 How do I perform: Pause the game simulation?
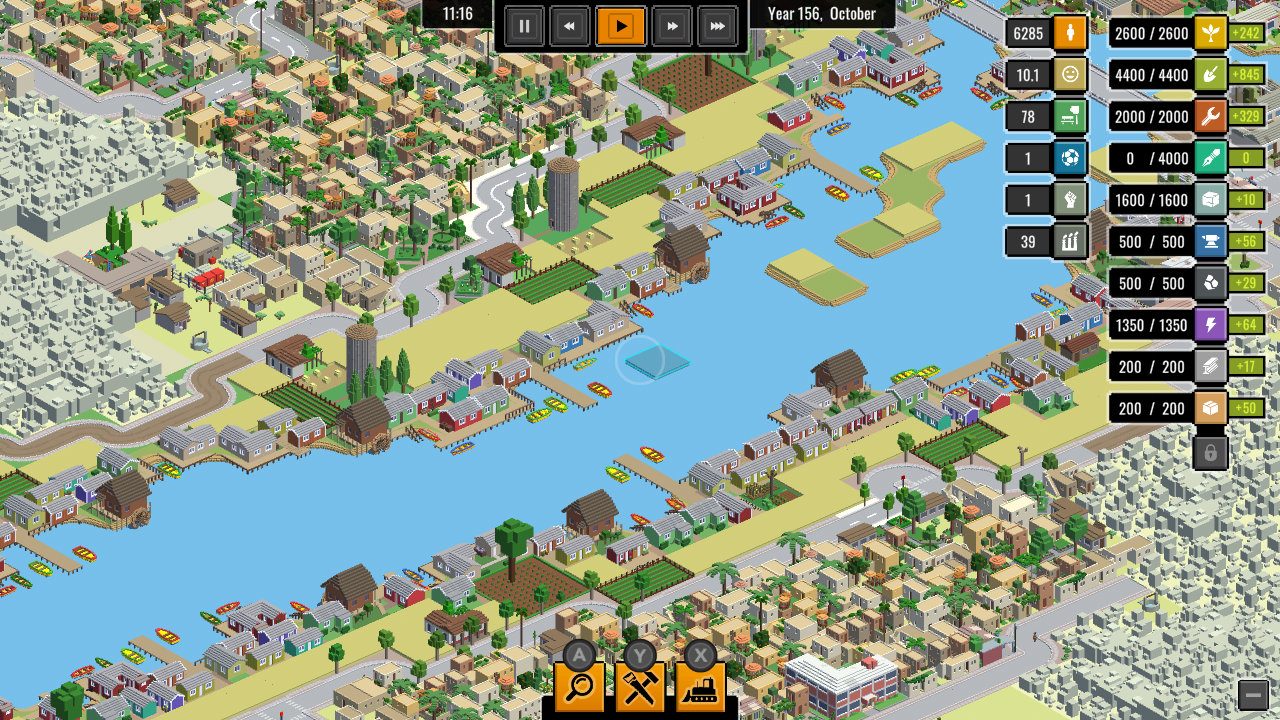coord(524,26)
